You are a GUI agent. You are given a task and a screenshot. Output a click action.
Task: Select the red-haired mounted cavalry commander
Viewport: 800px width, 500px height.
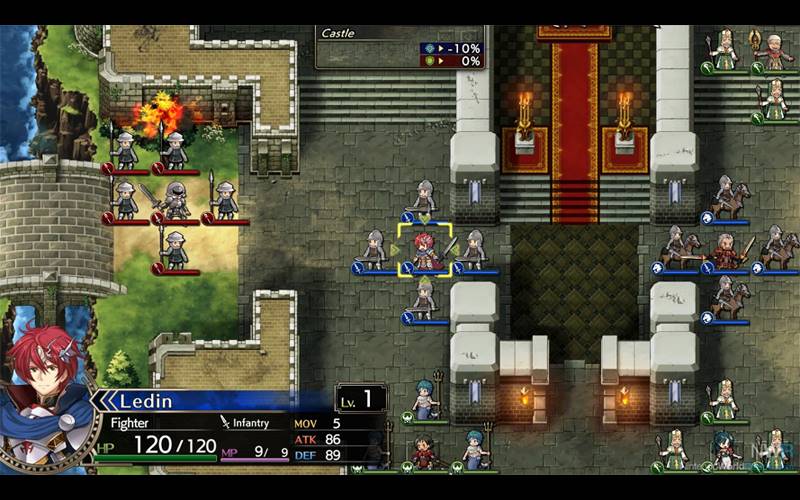point(726,250)
